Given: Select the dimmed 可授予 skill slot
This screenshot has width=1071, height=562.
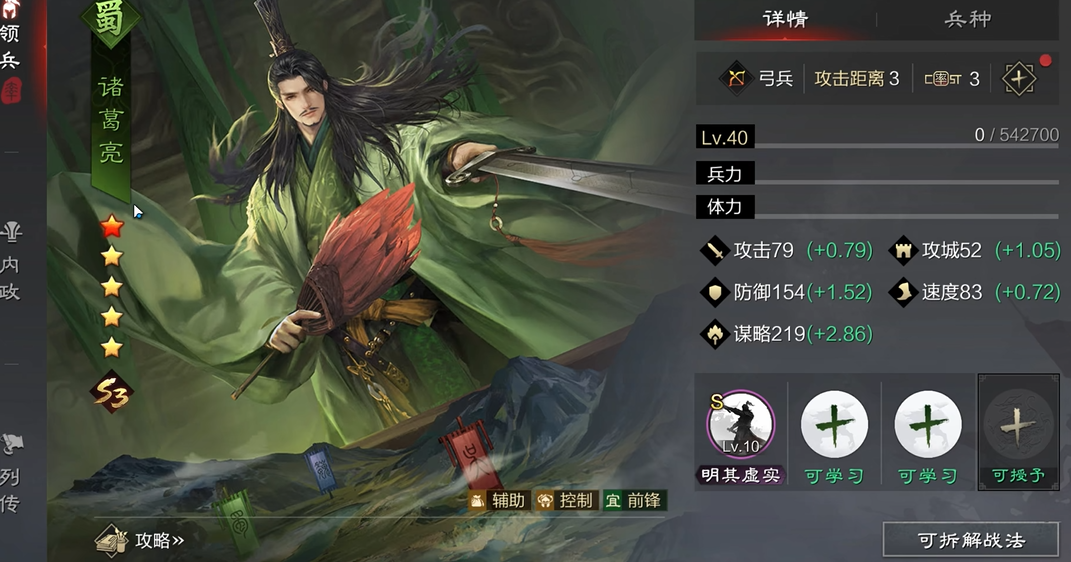Looking at the screenshot, I should click(x=1018, y=432).
